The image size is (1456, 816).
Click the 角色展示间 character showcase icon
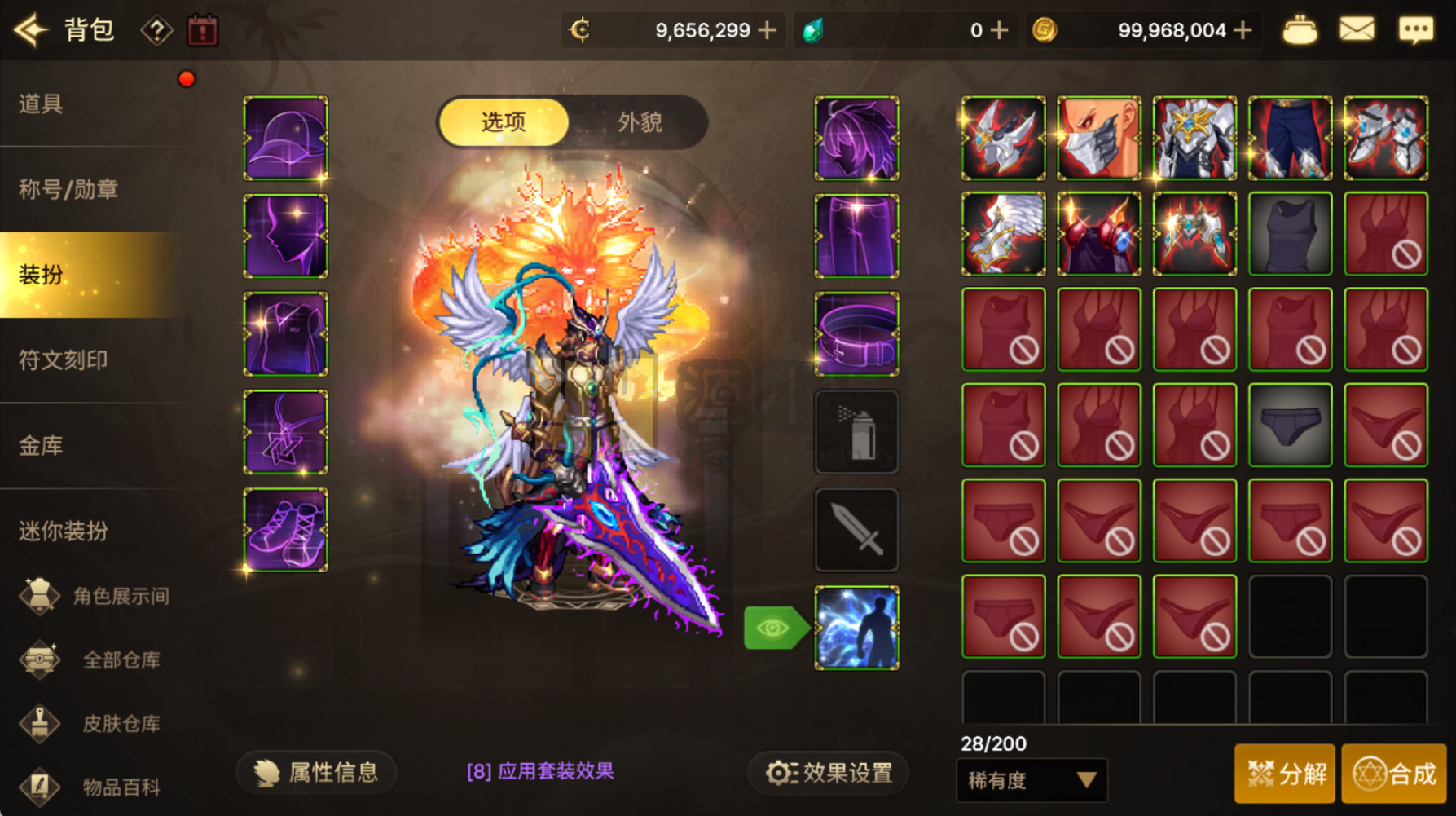click(42, 596)
